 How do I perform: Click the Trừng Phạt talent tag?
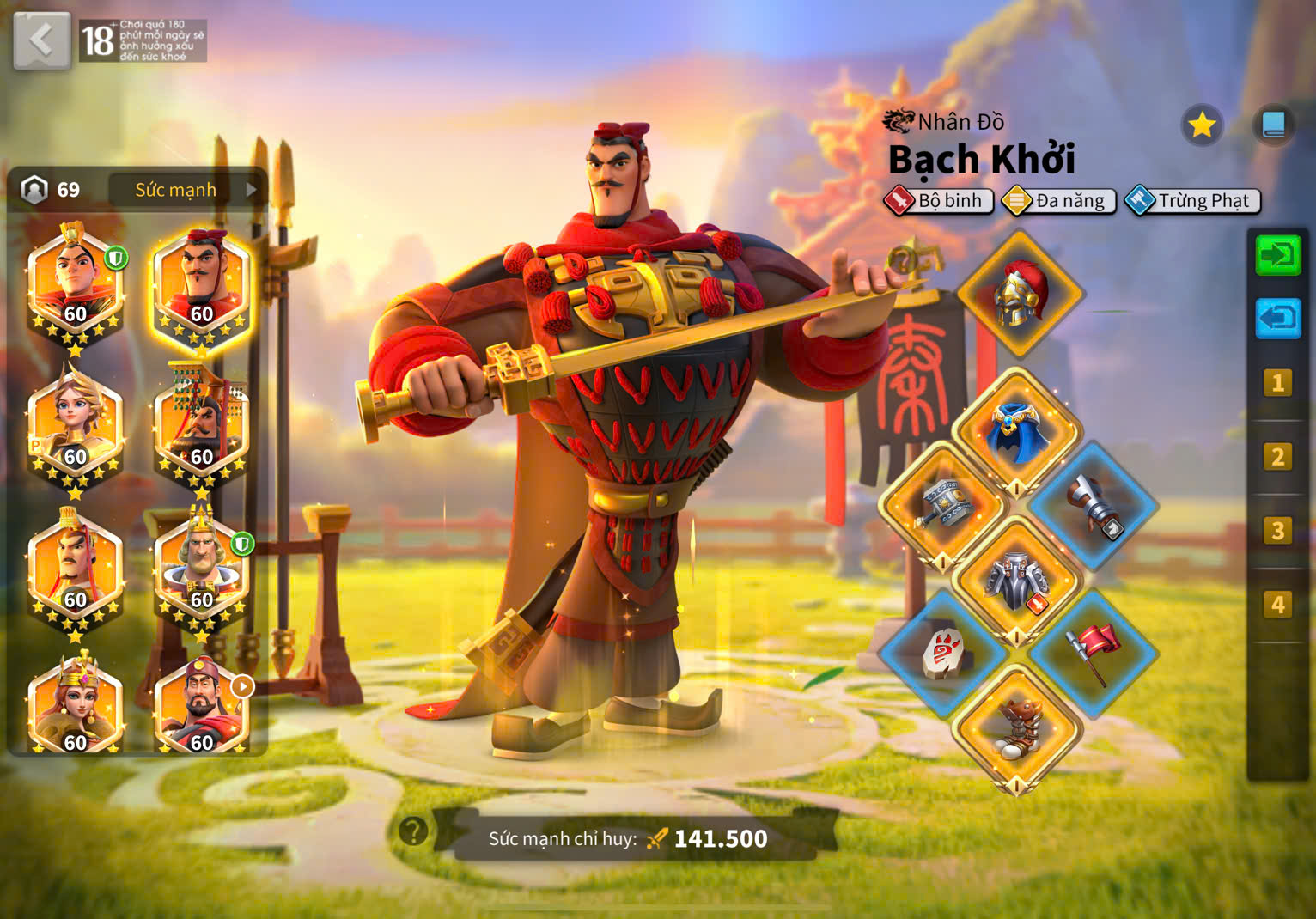click(1194, 201)
